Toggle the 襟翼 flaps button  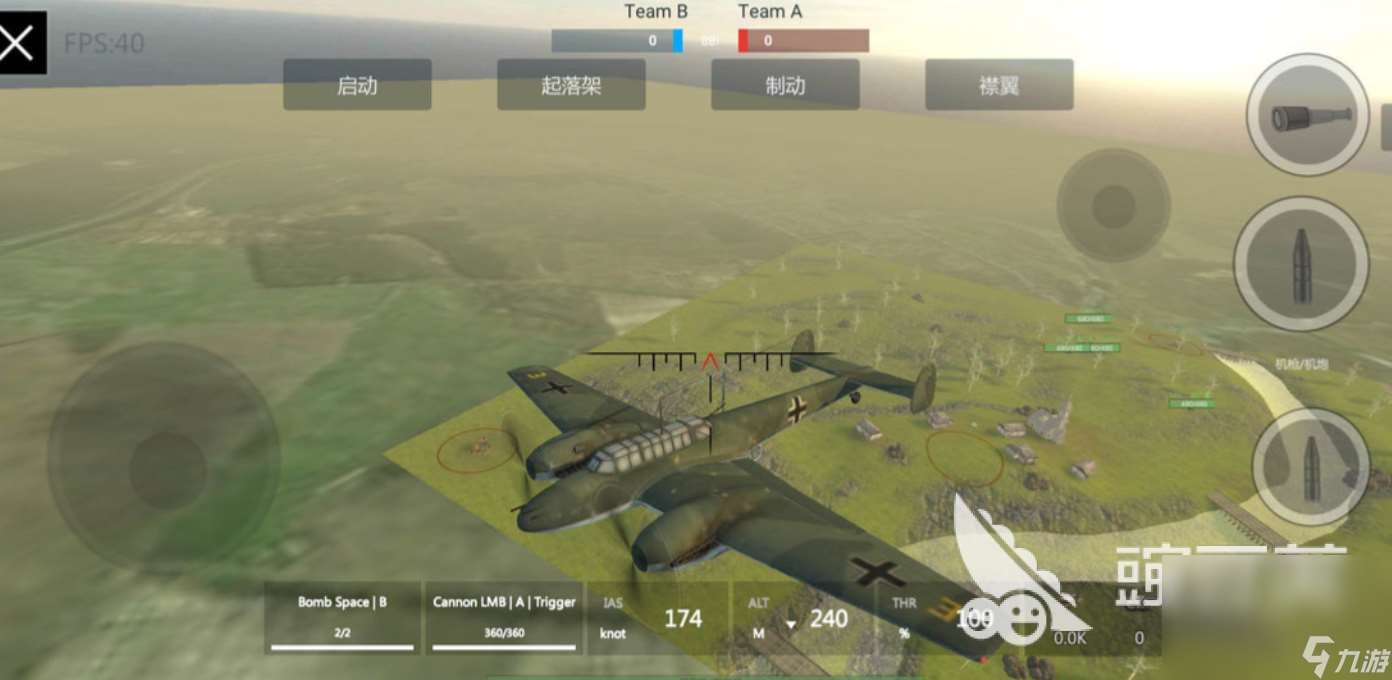[x=999, y=85]
